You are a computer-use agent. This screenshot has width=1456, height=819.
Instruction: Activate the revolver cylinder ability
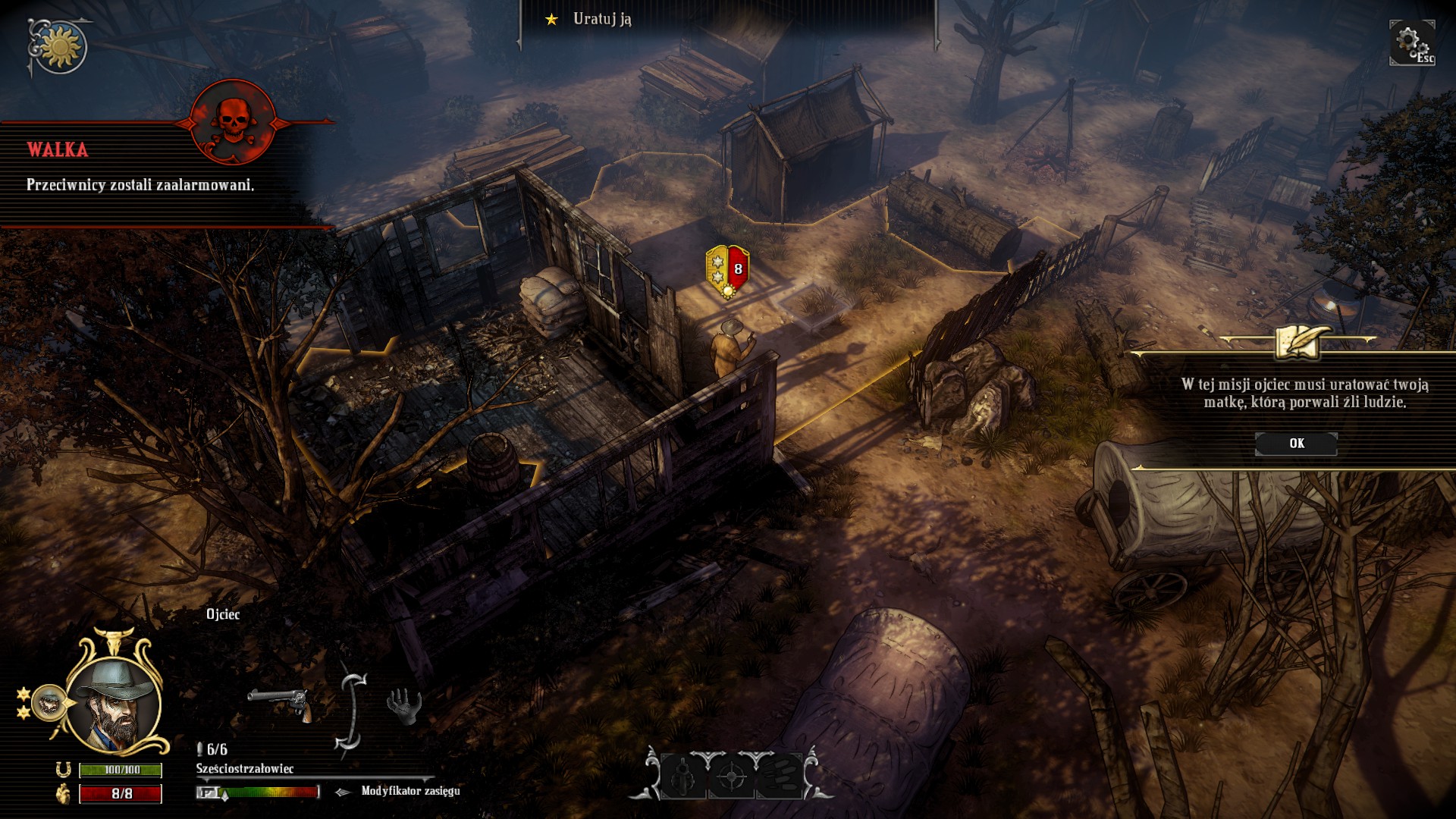point(684,776)
